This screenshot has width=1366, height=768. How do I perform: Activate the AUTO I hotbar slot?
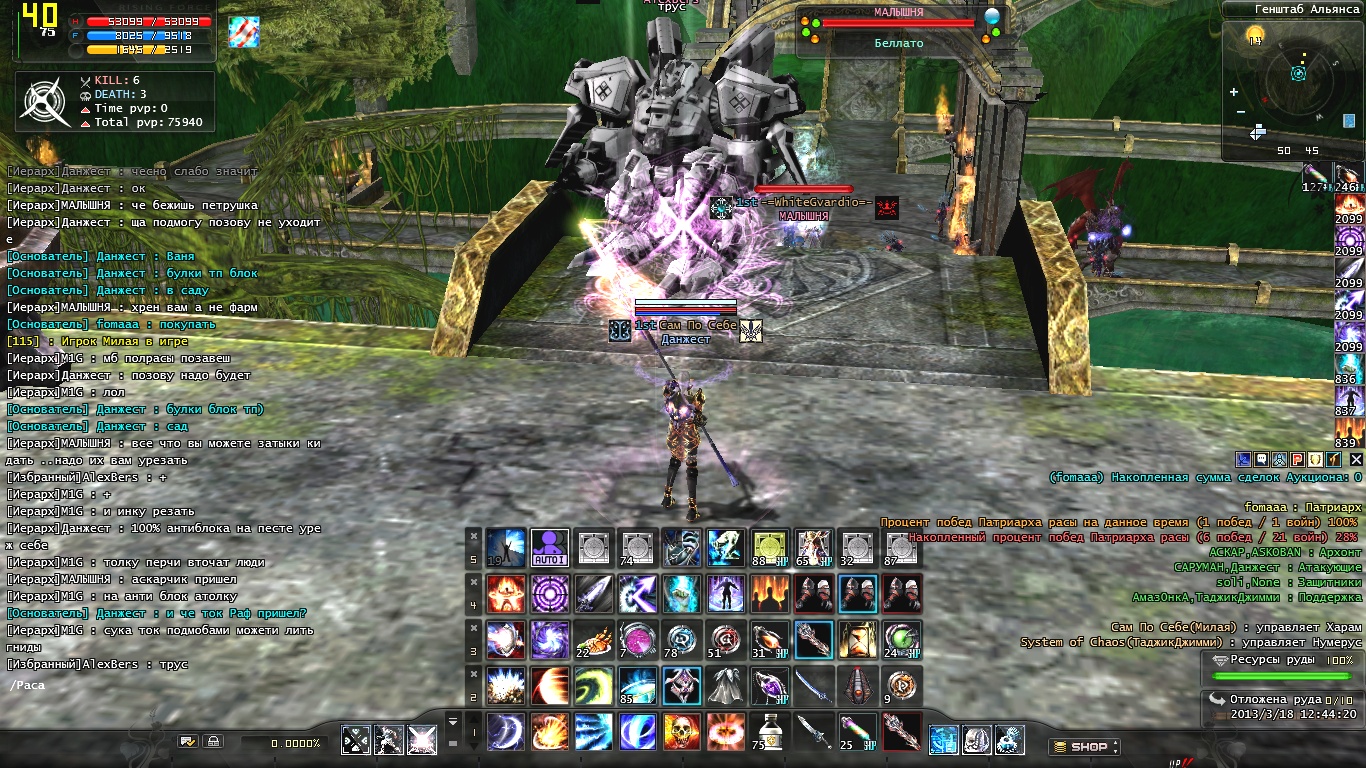click(549, 548)
